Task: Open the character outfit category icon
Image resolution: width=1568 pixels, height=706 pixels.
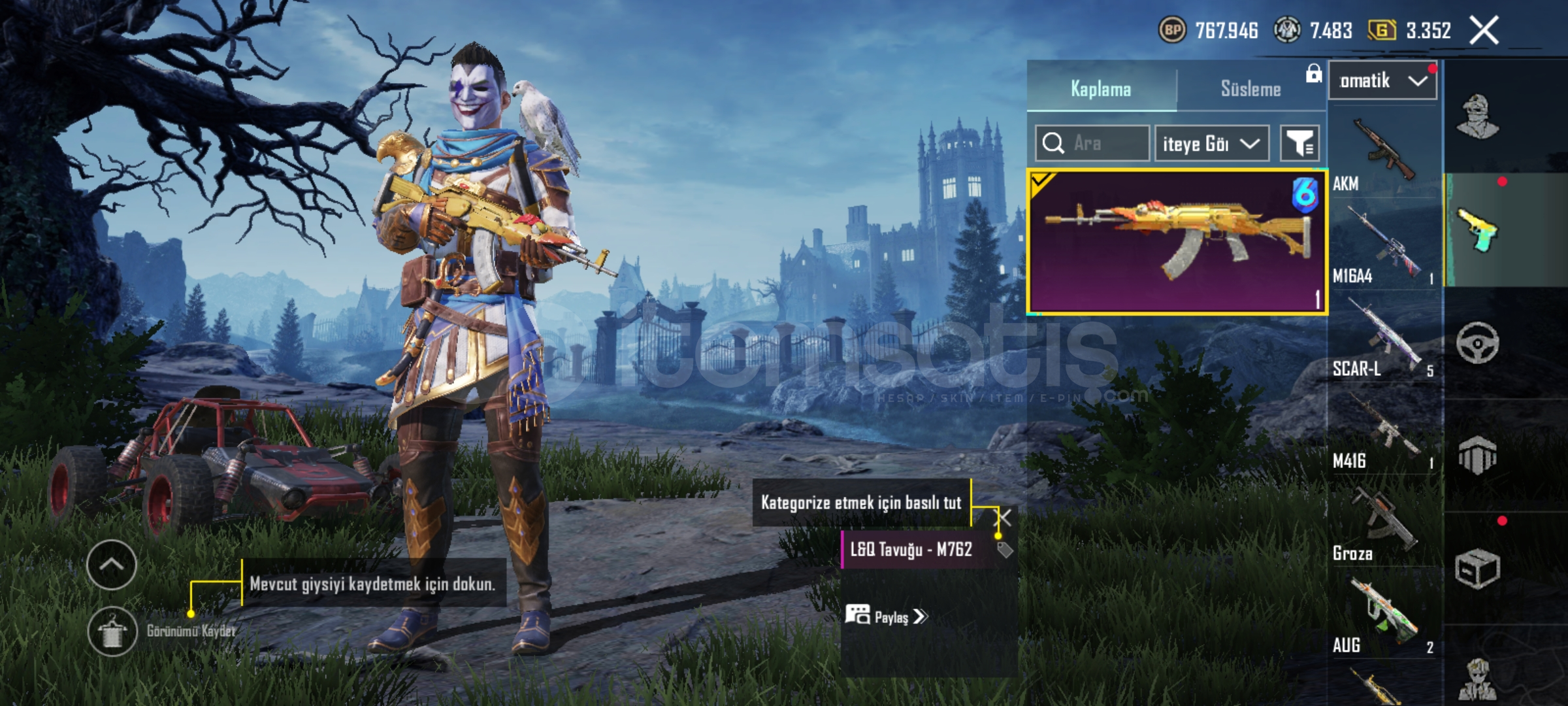Action: (x=1478, y=116)
